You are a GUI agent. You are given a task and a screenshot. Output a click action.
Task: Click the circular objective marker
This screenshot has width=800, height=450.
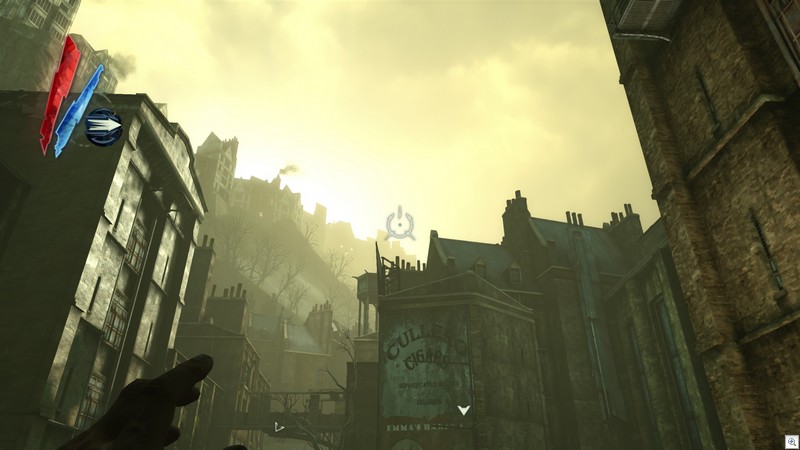400,221
